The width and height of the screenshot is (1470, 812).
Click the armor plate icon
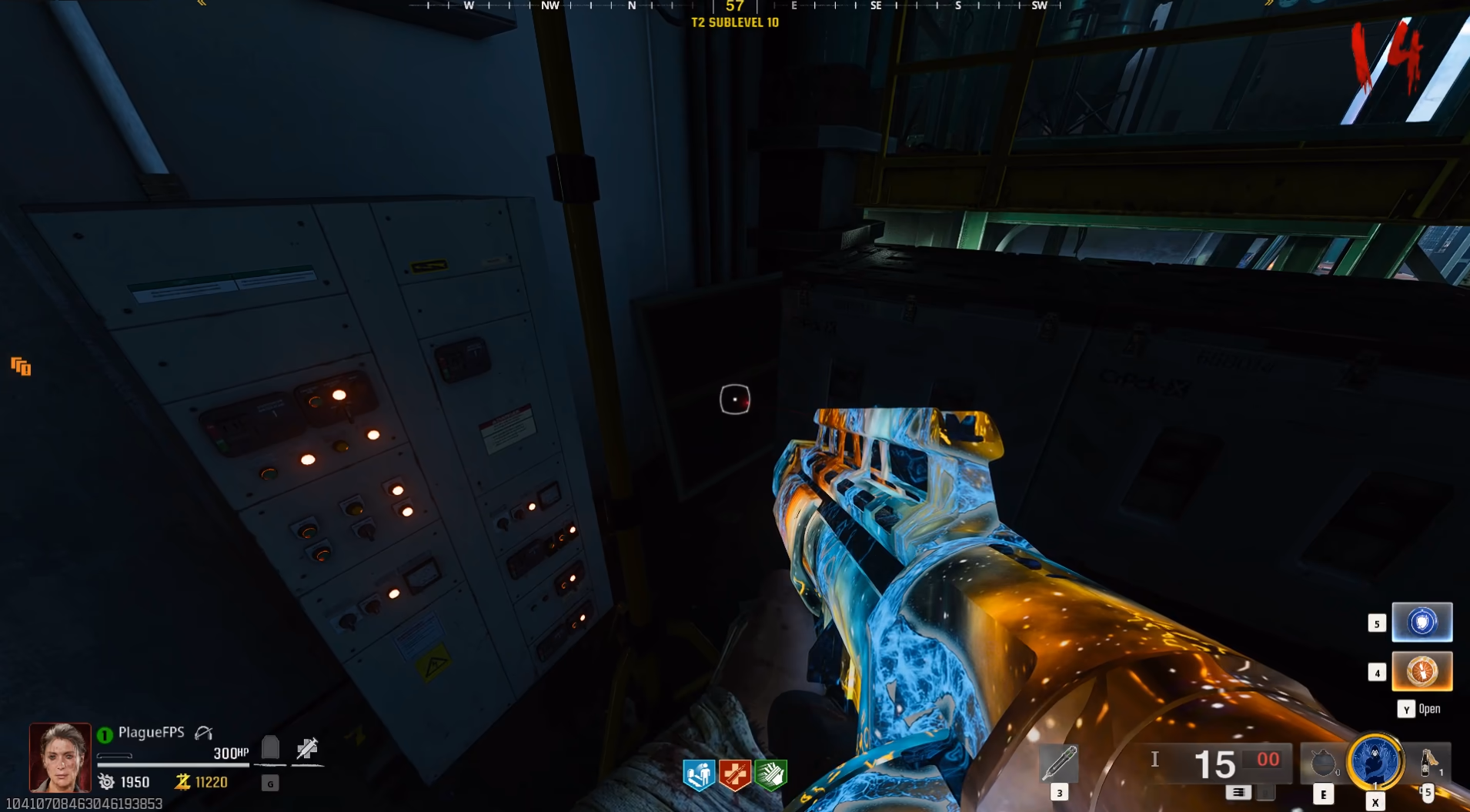pos(270,747)
